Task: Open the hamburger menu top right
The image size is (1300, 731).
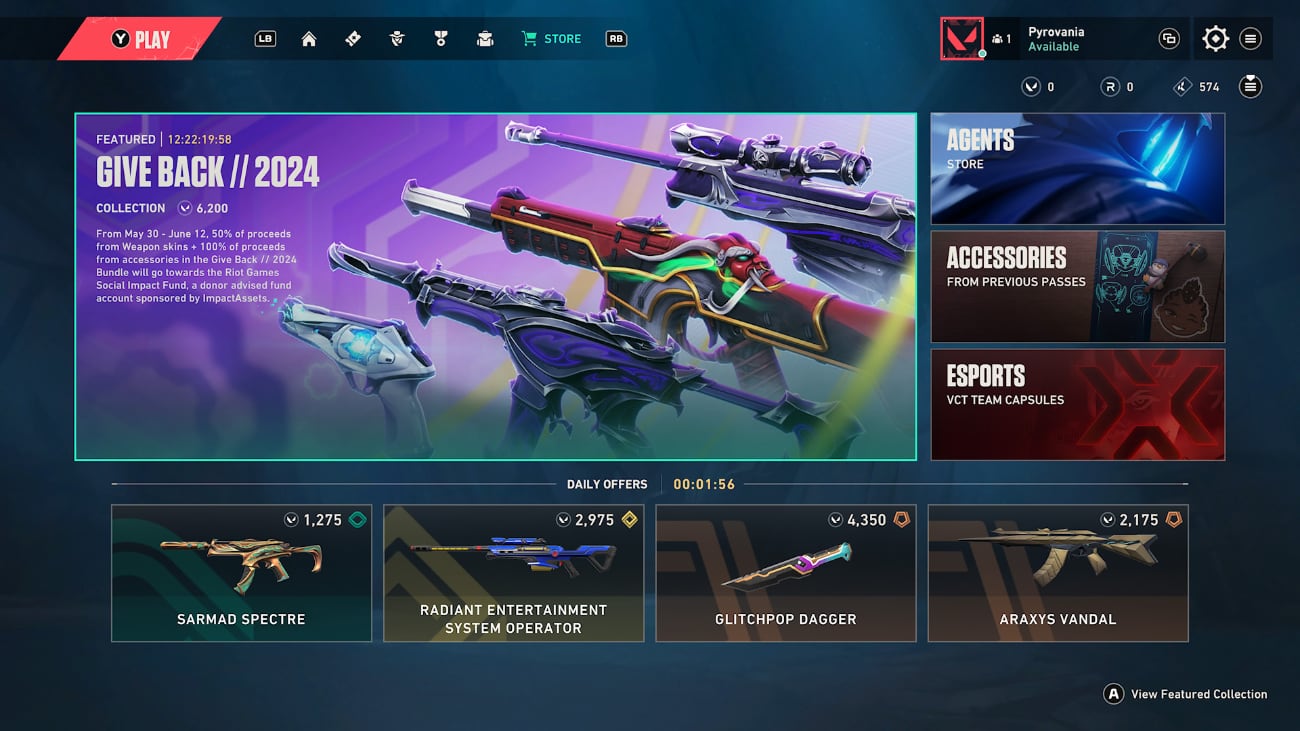Action: point(1250,38)
